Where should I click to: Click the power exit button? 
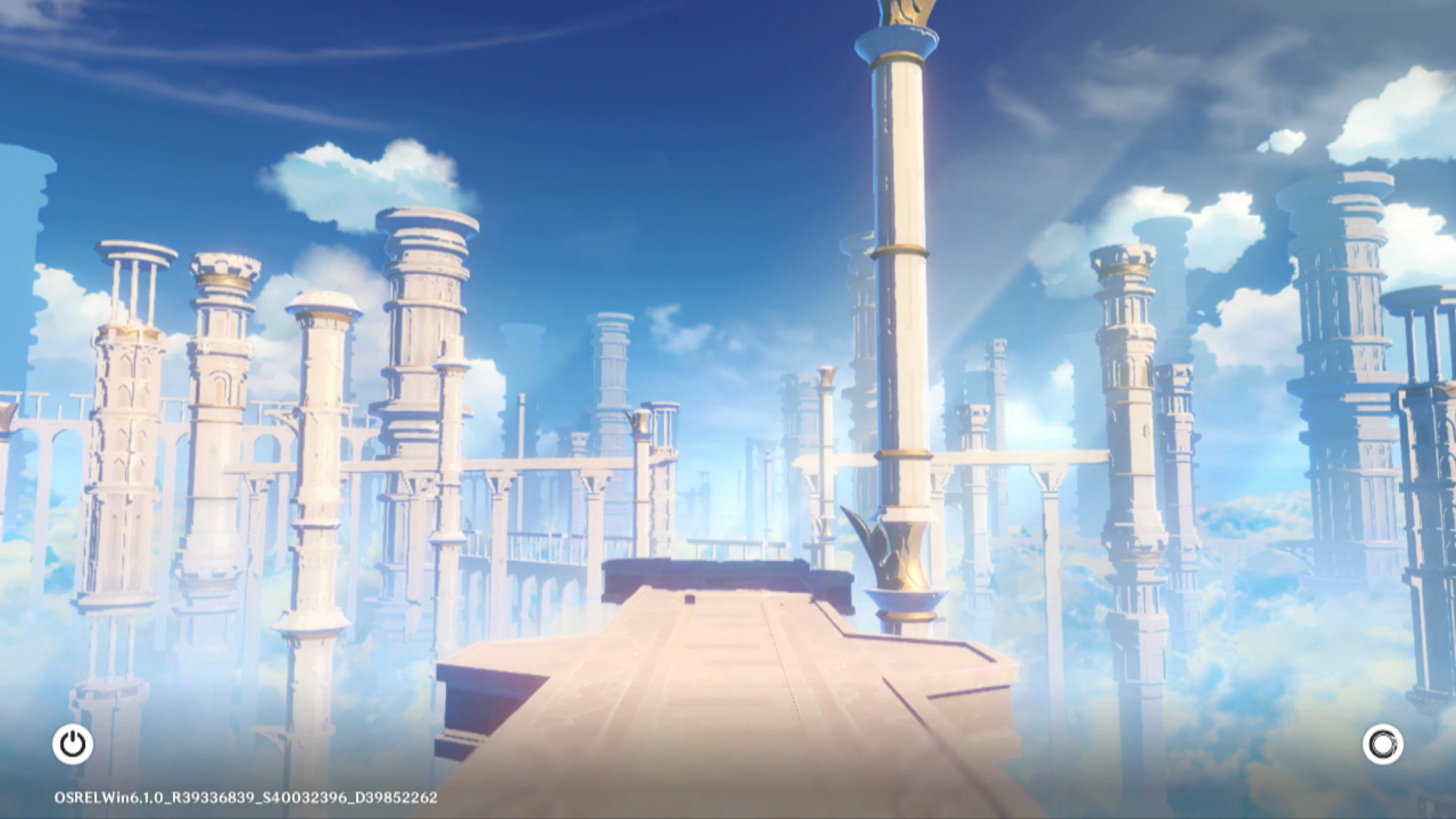(x=73, y=744)
